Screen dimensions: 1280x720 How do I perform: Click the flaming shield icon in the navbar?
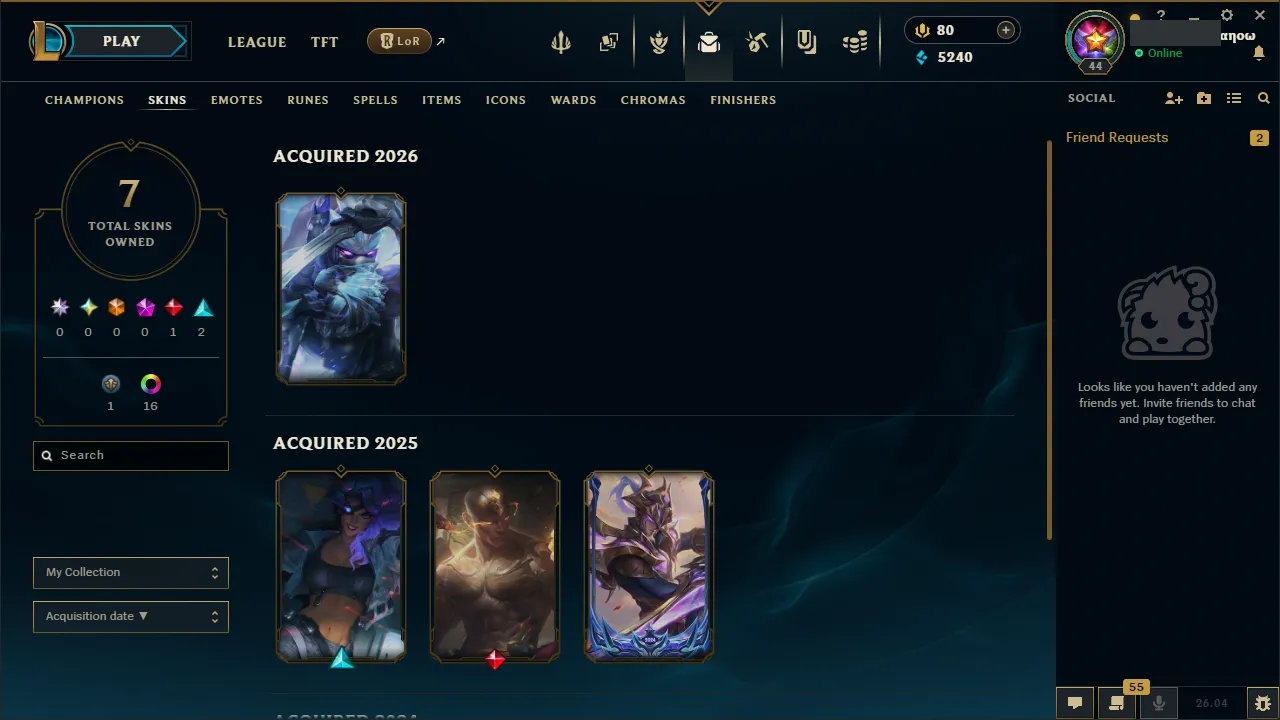point(659,41)
